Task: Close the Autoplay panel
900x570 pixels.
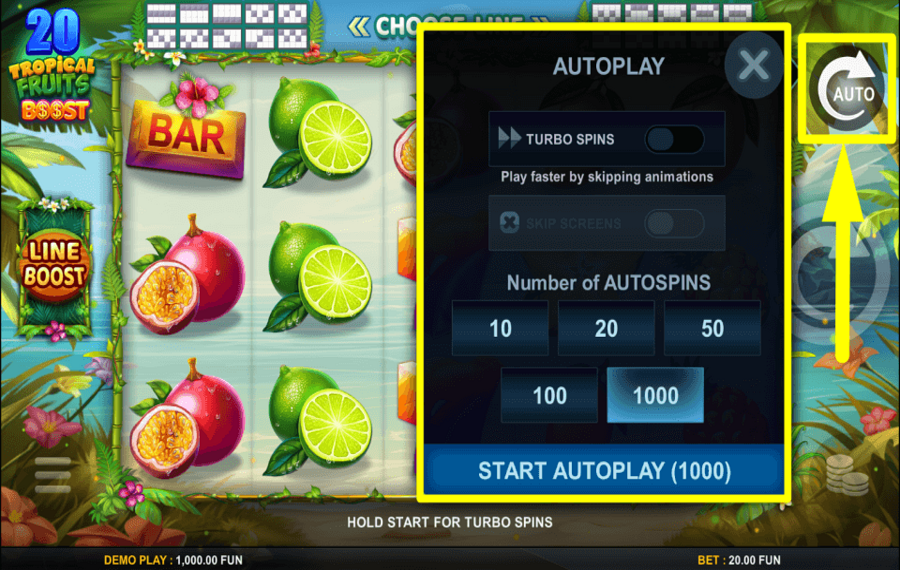Action: pyautogui.click(x=753, y=66)
